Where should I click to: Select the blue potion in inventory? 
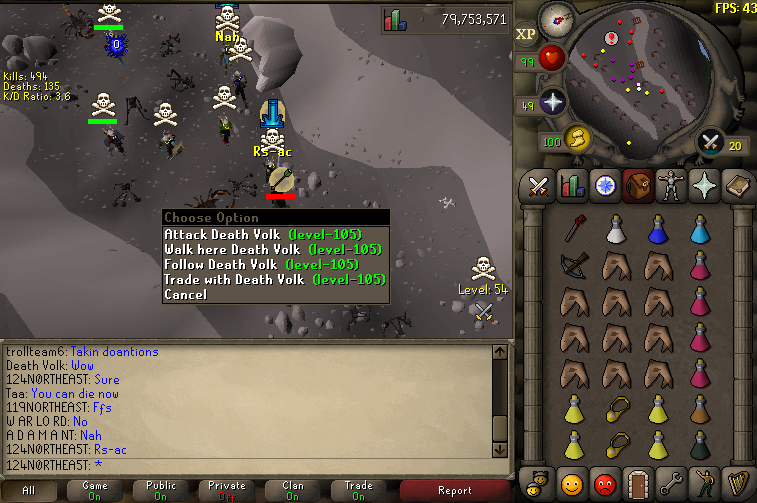pyautogui.click(x=658, y=229)
